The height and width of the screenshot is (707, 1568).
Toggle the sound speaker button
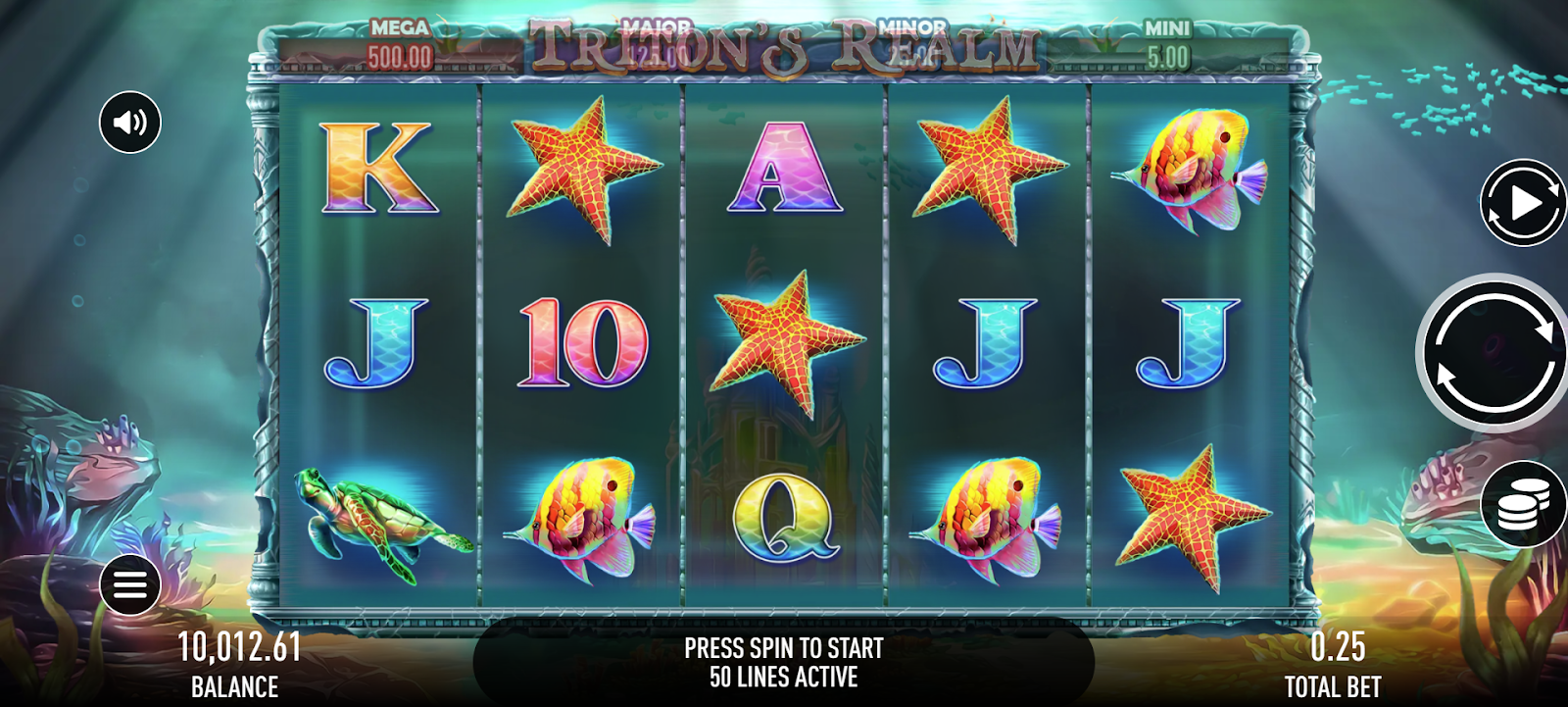130,123
